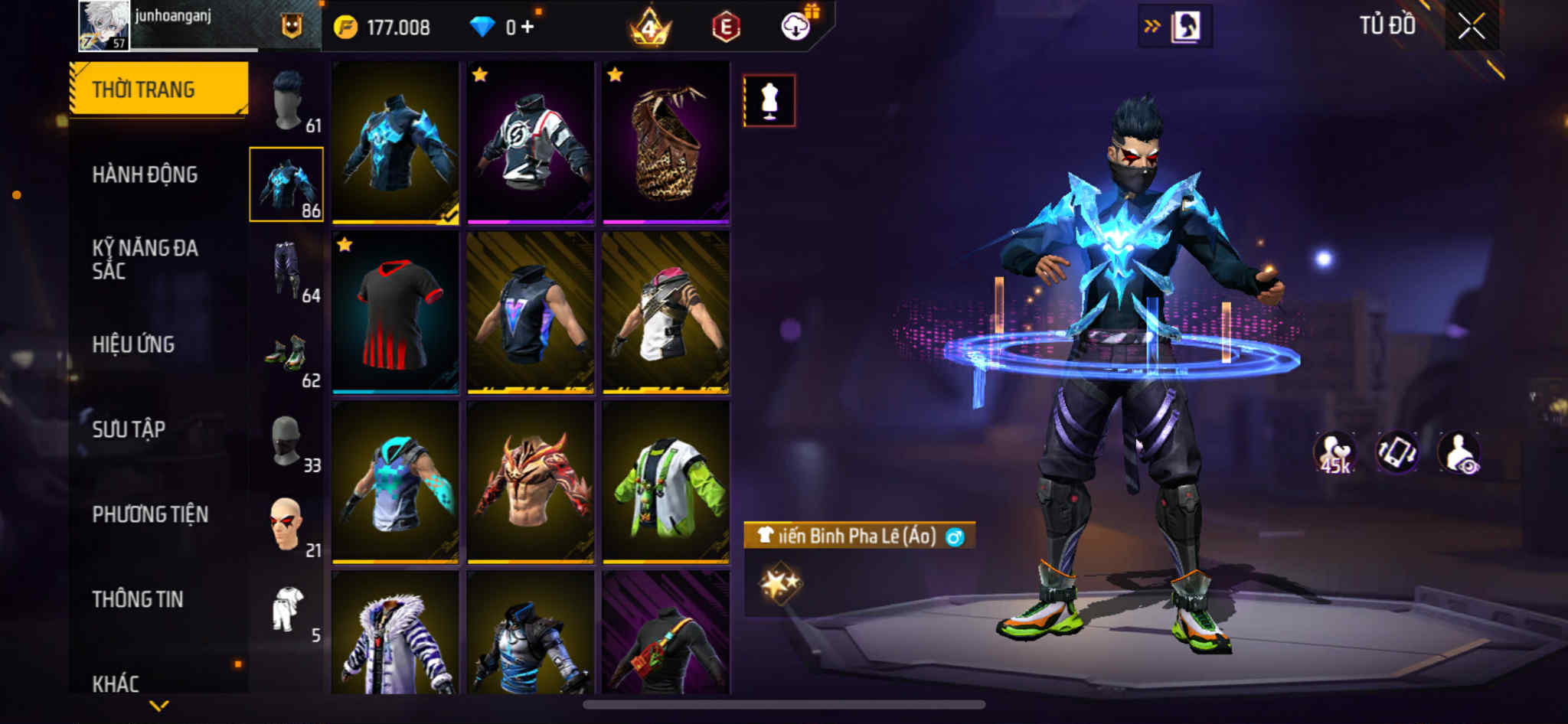Add diamonds with the plus button
Image resolution: width=1568 pixels, height=724 pixels.
pos(528,28)
